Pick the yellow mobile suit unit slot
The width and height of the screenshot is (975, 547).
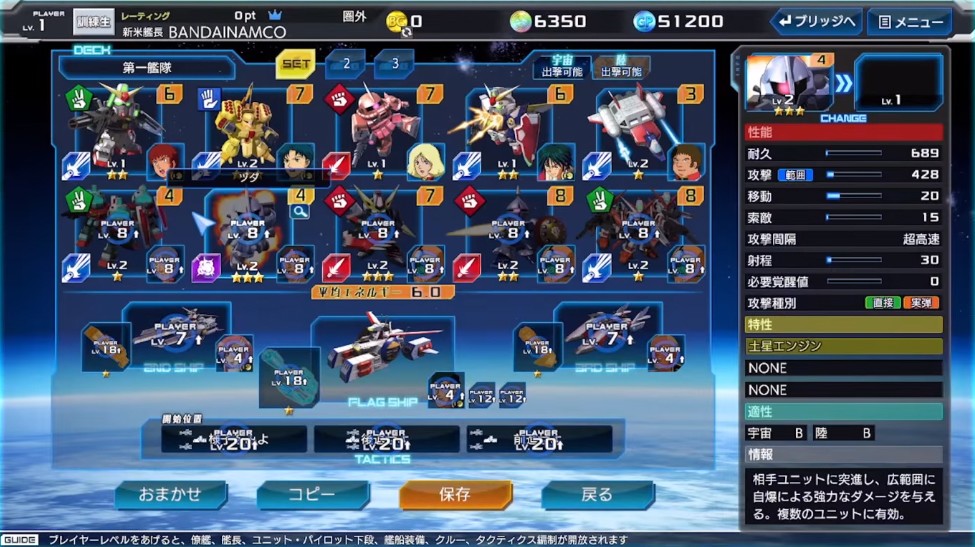pyautogui.click(x=245, y=130)
